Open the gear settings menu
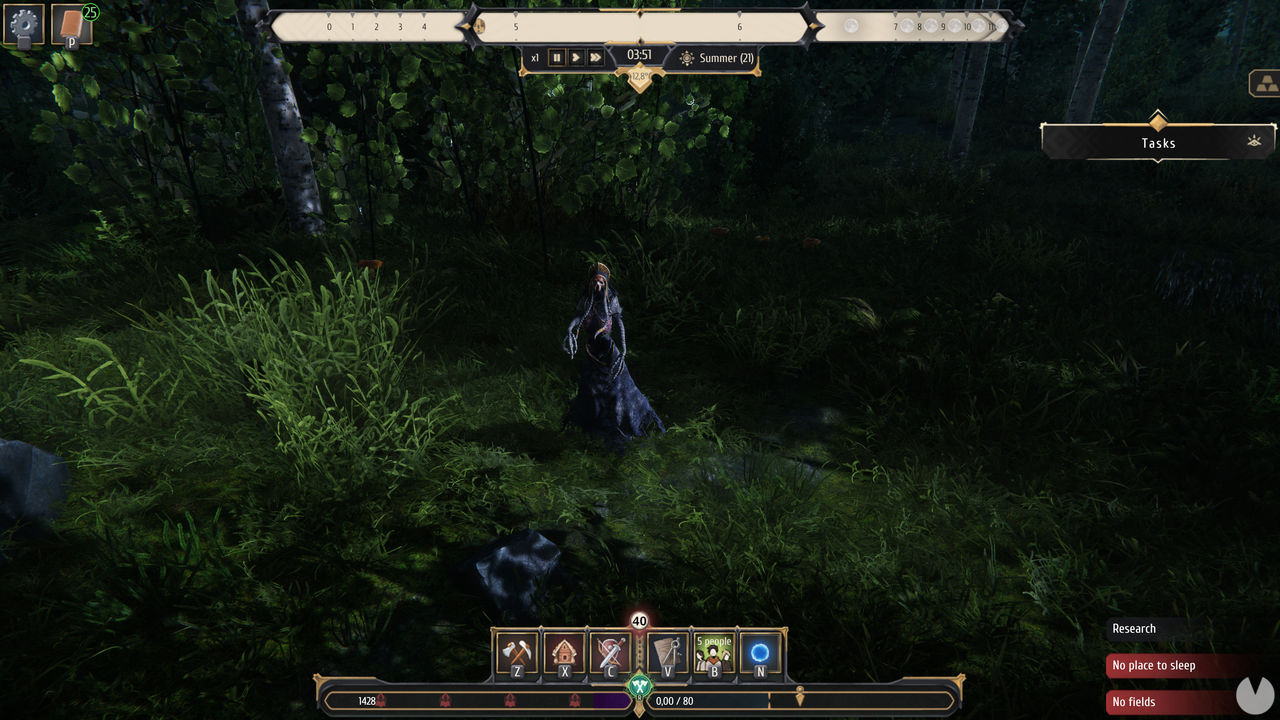The width and height of the screenshot is (1280, 720). coord(23,25)
